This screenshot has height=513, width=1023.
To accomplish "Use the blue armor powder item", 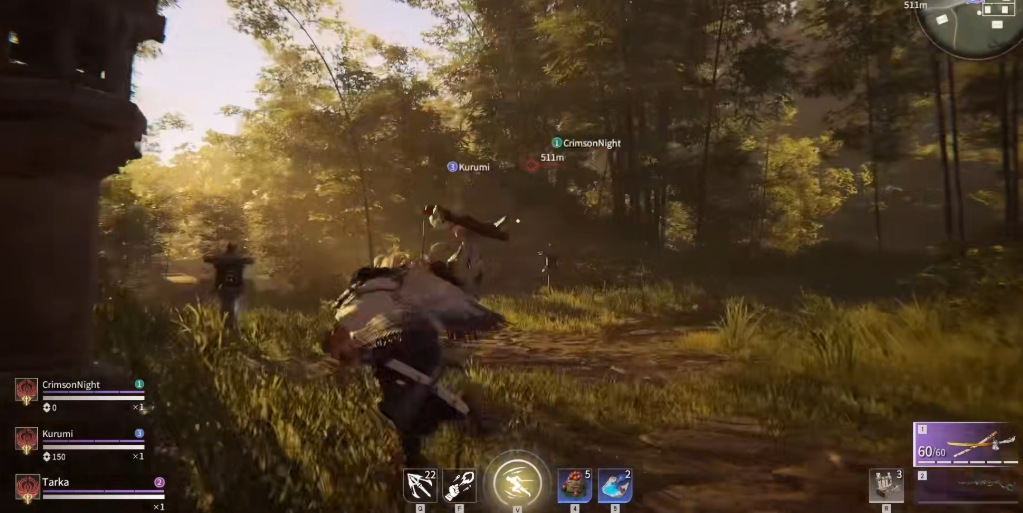I will (x=614, y=485).
